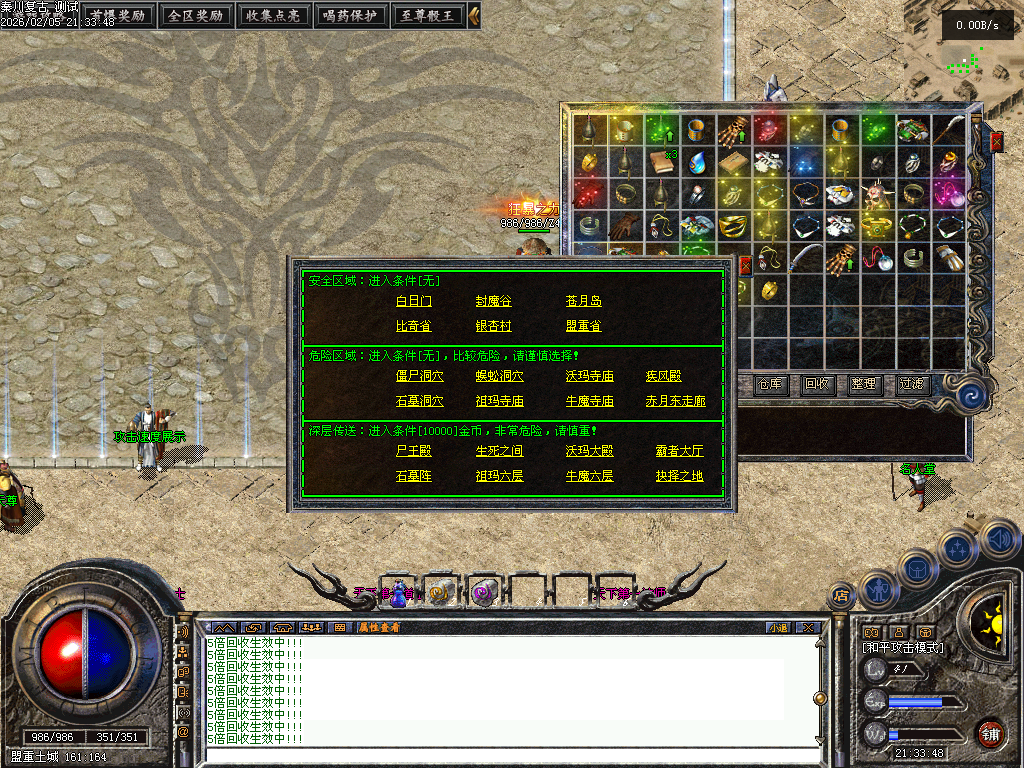Click the 回收 recycle button
This screenshot has width=1024, height=768.
pyautogui.click(x=818, y=384)
